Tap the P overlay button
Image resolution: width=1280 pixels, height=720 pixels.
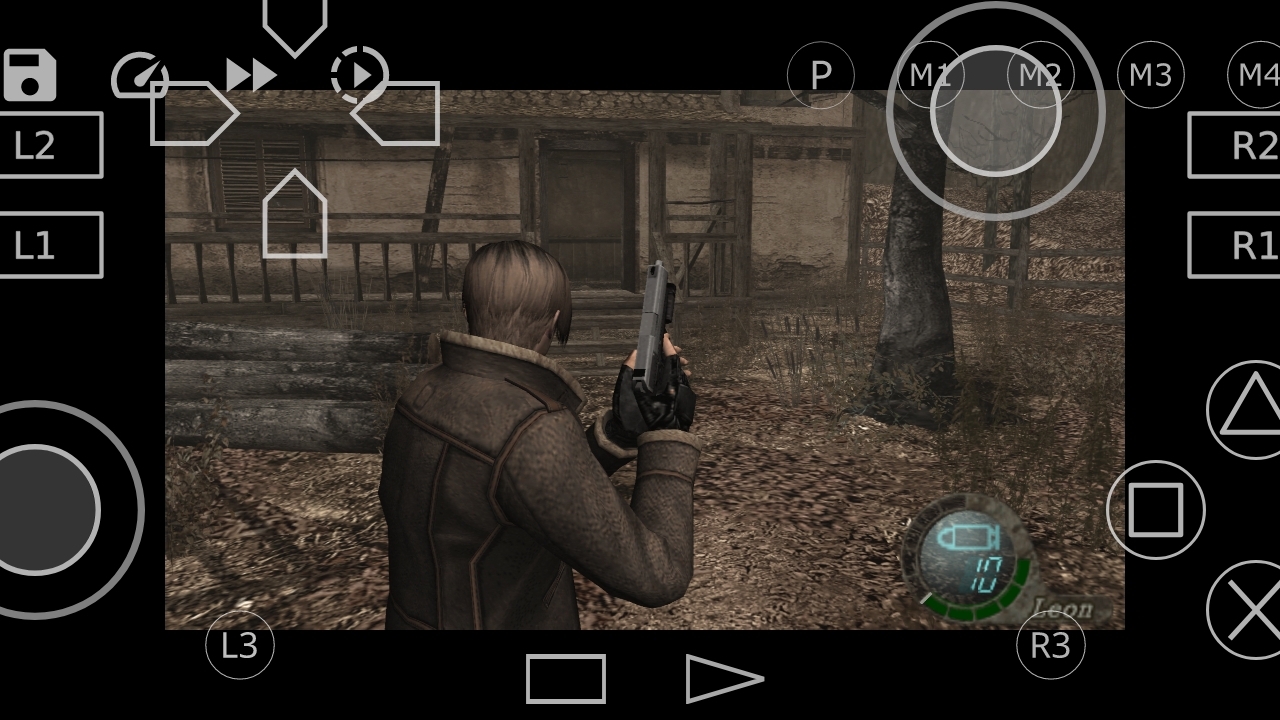(x=821, y=75)
